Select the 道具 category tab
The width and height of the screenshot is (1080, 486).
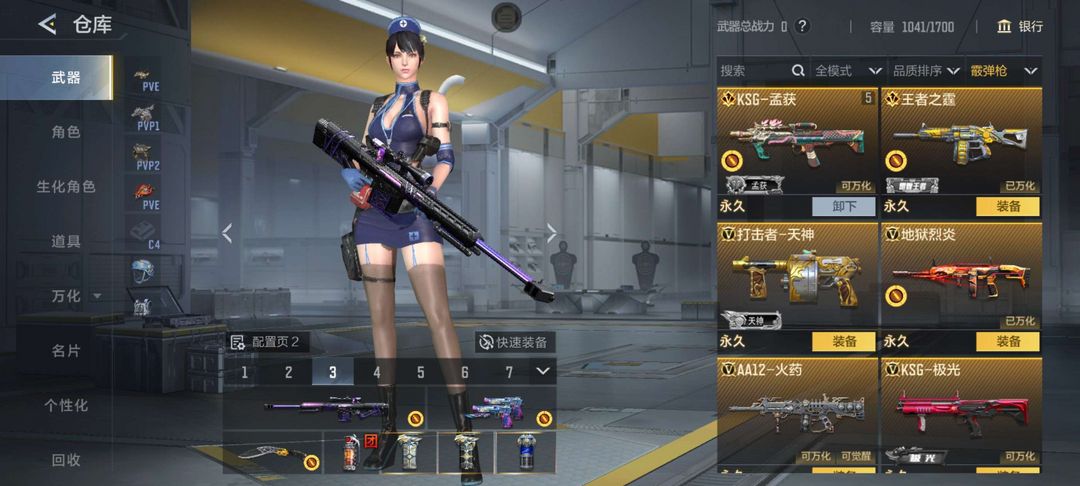(66, 241)
